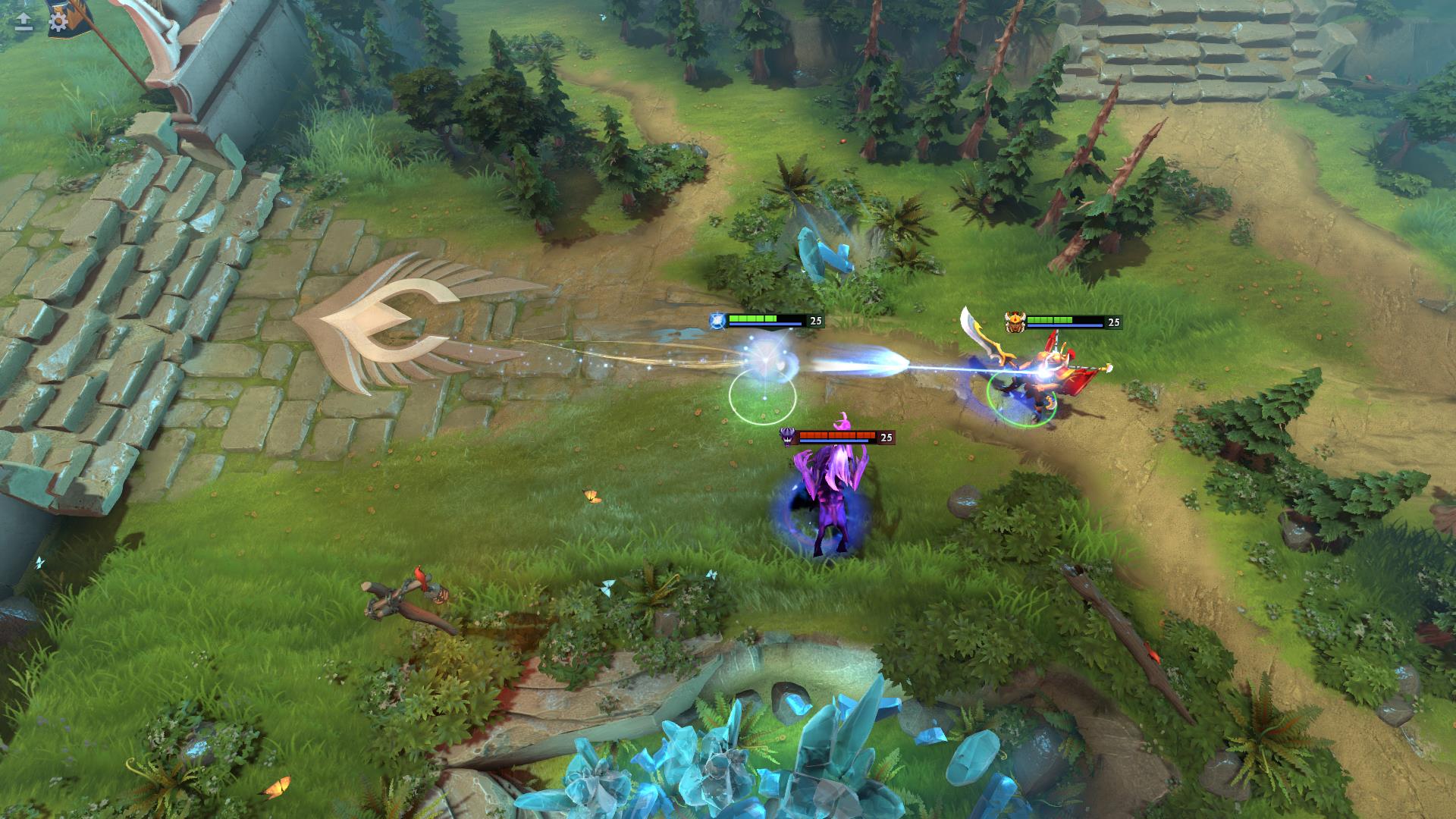Click Spectre's red health bar
1456x819 pixels.
click(836, 435)
